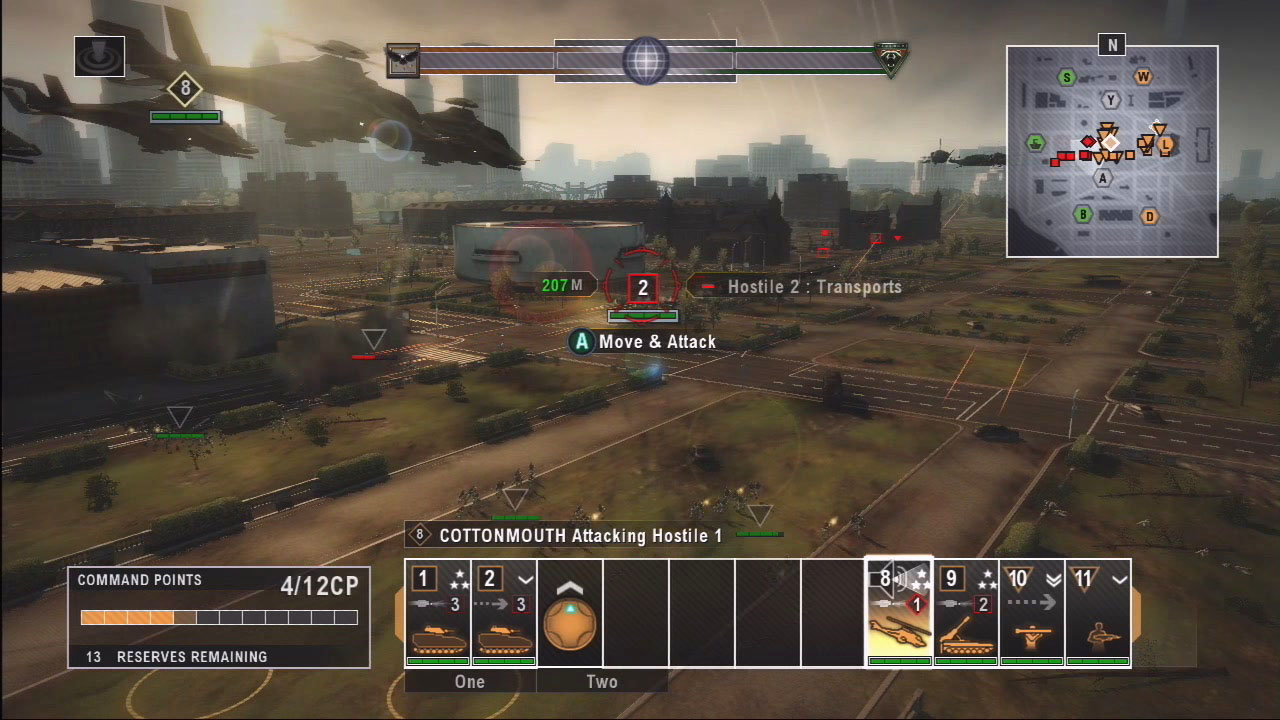
Task: Choose uplink A on the minimap
Action: pos(1104,178)
